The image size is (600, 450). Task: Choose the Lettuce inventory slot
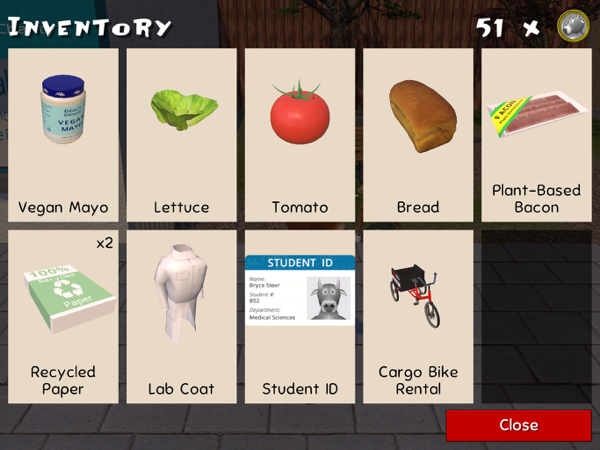(181, 135)
